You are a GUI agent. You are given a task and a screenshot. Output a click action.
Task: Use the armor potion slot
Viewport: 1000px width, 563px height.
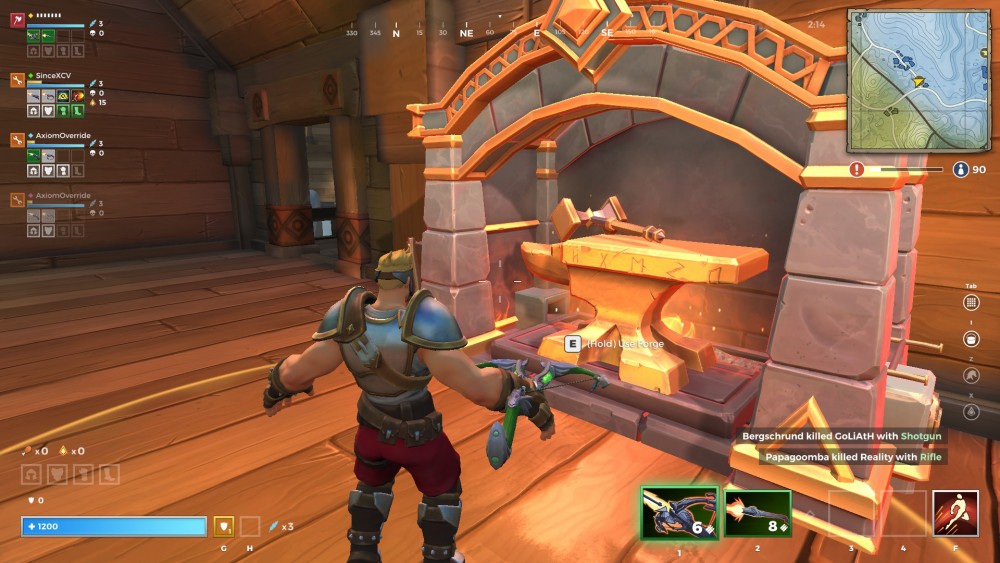point(224,526)
